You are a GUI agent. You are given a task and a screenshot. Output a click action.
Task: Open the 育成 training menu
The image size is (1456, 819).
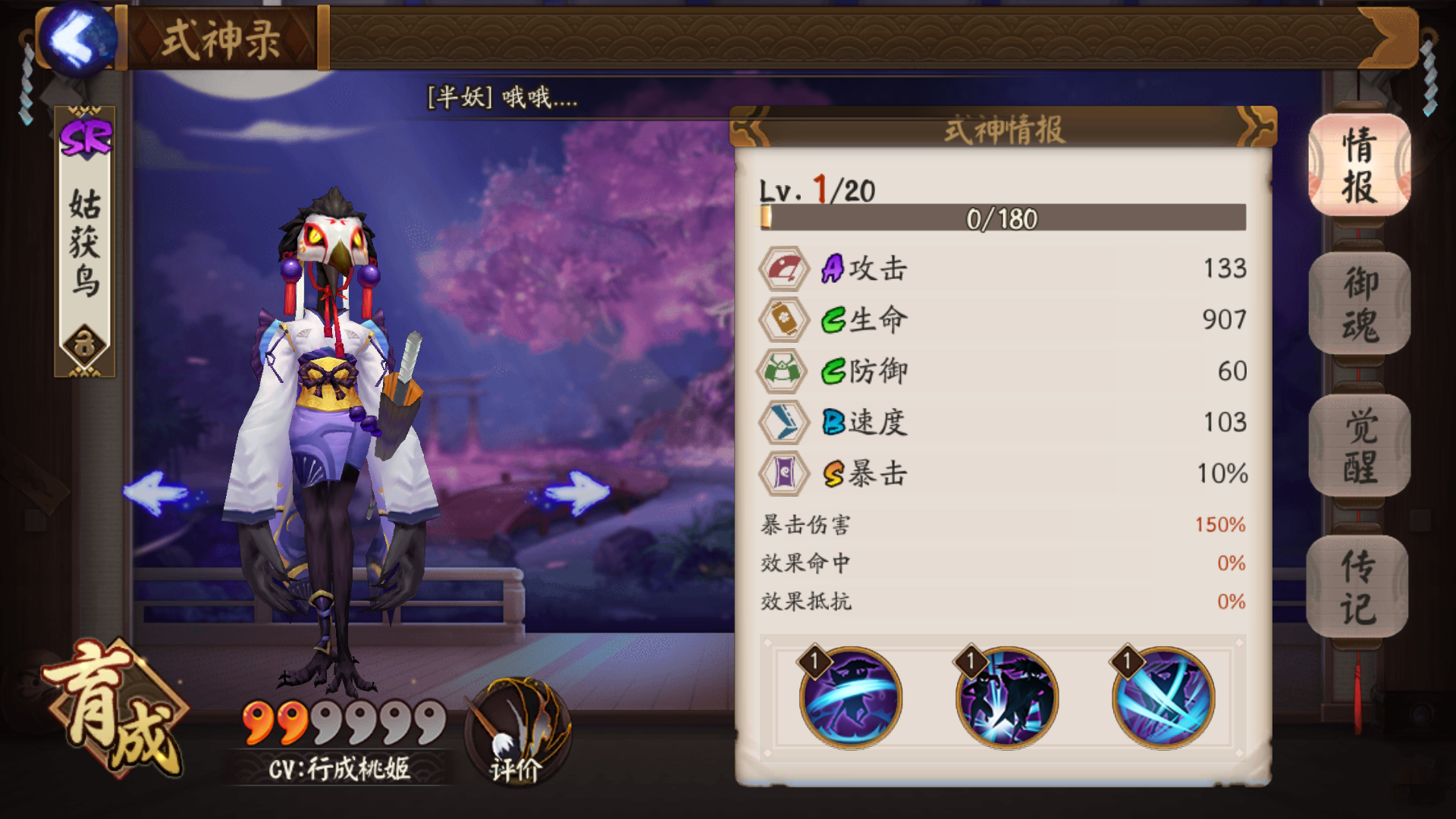pyautogui.click(x=115, y=709)
